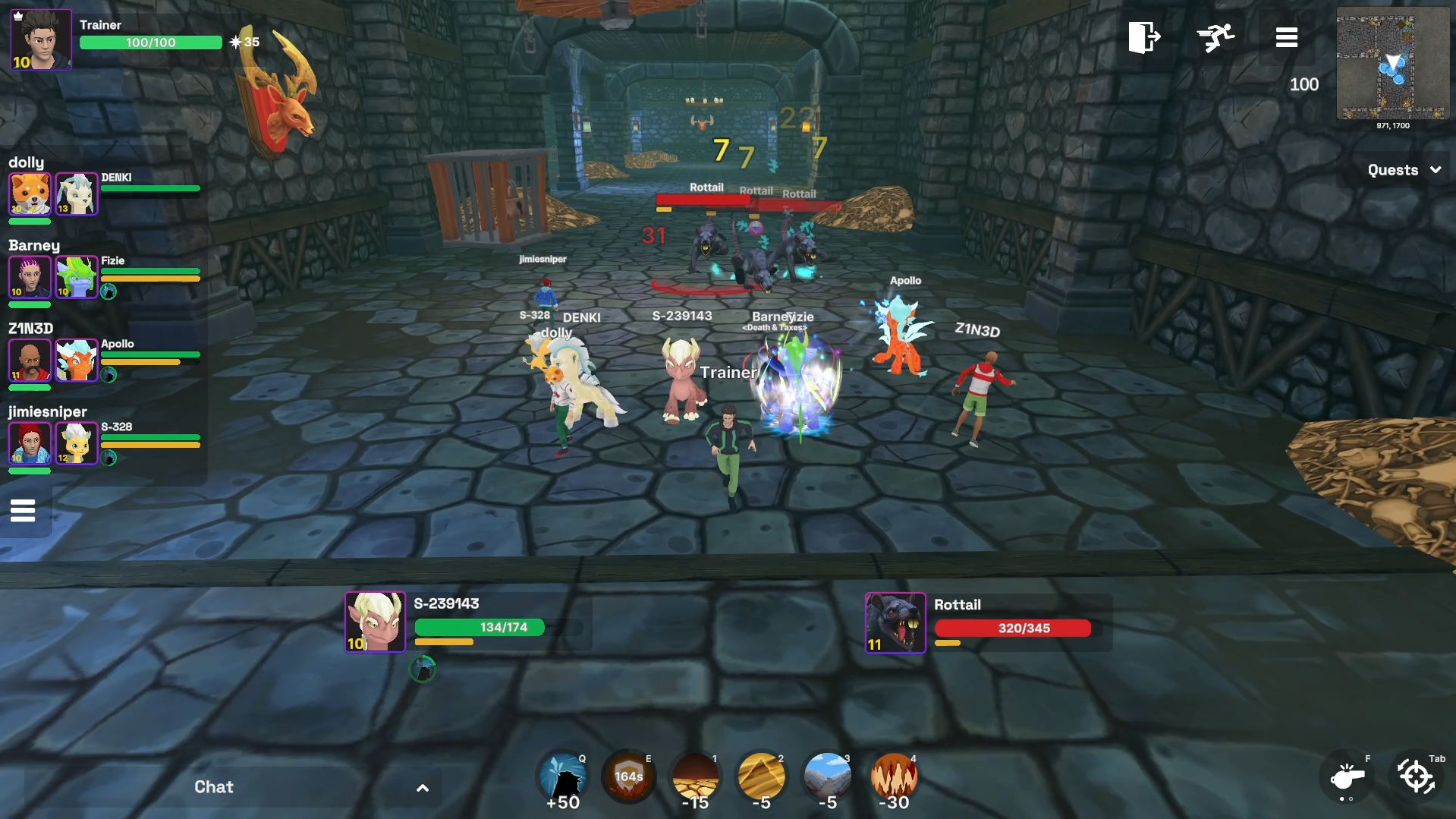Select DENKI pet portrait in party list
1456x819 pixels.
(x=77, y=194)
